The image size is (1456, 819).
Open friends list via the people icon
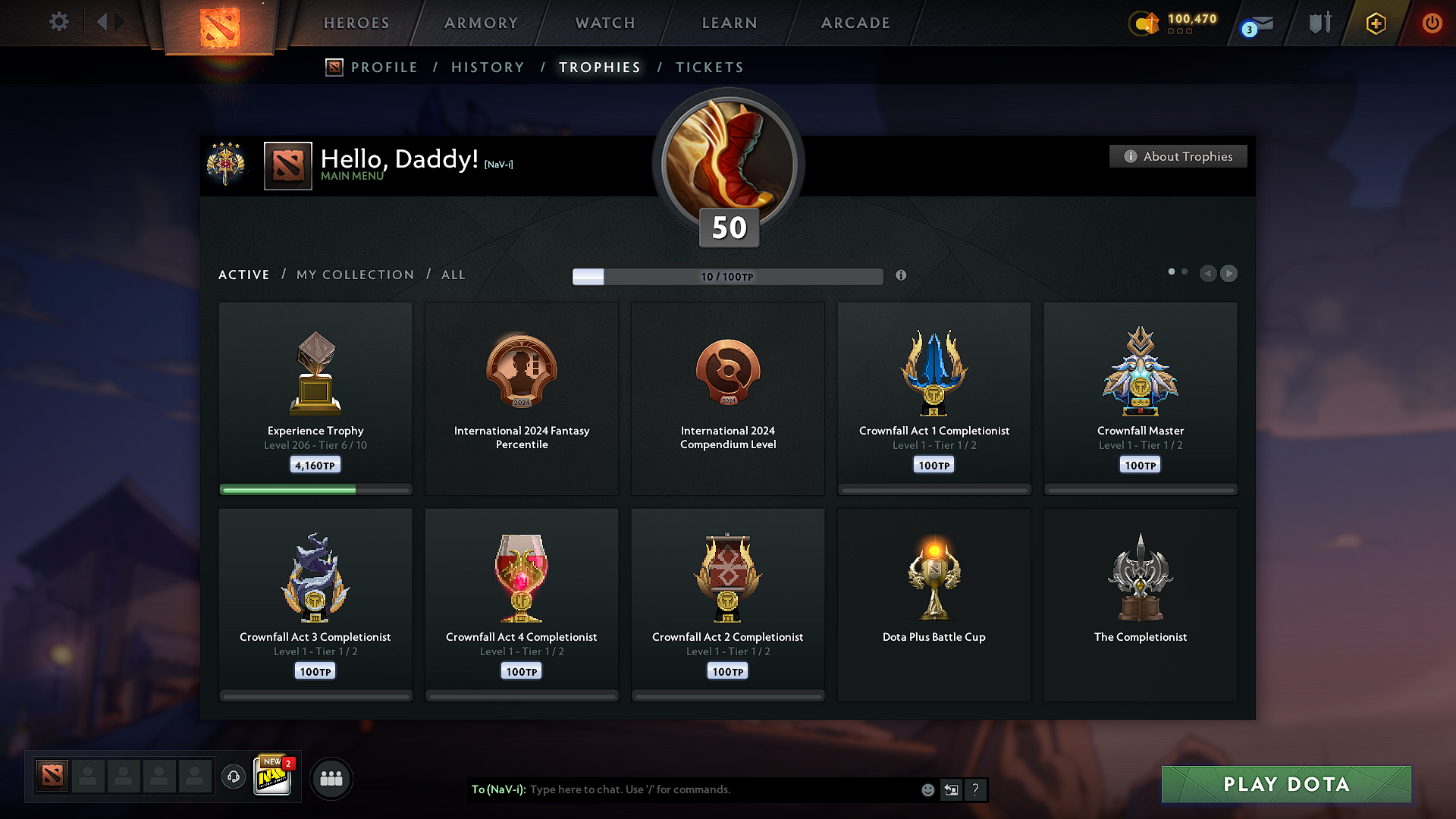coord(331,778)
